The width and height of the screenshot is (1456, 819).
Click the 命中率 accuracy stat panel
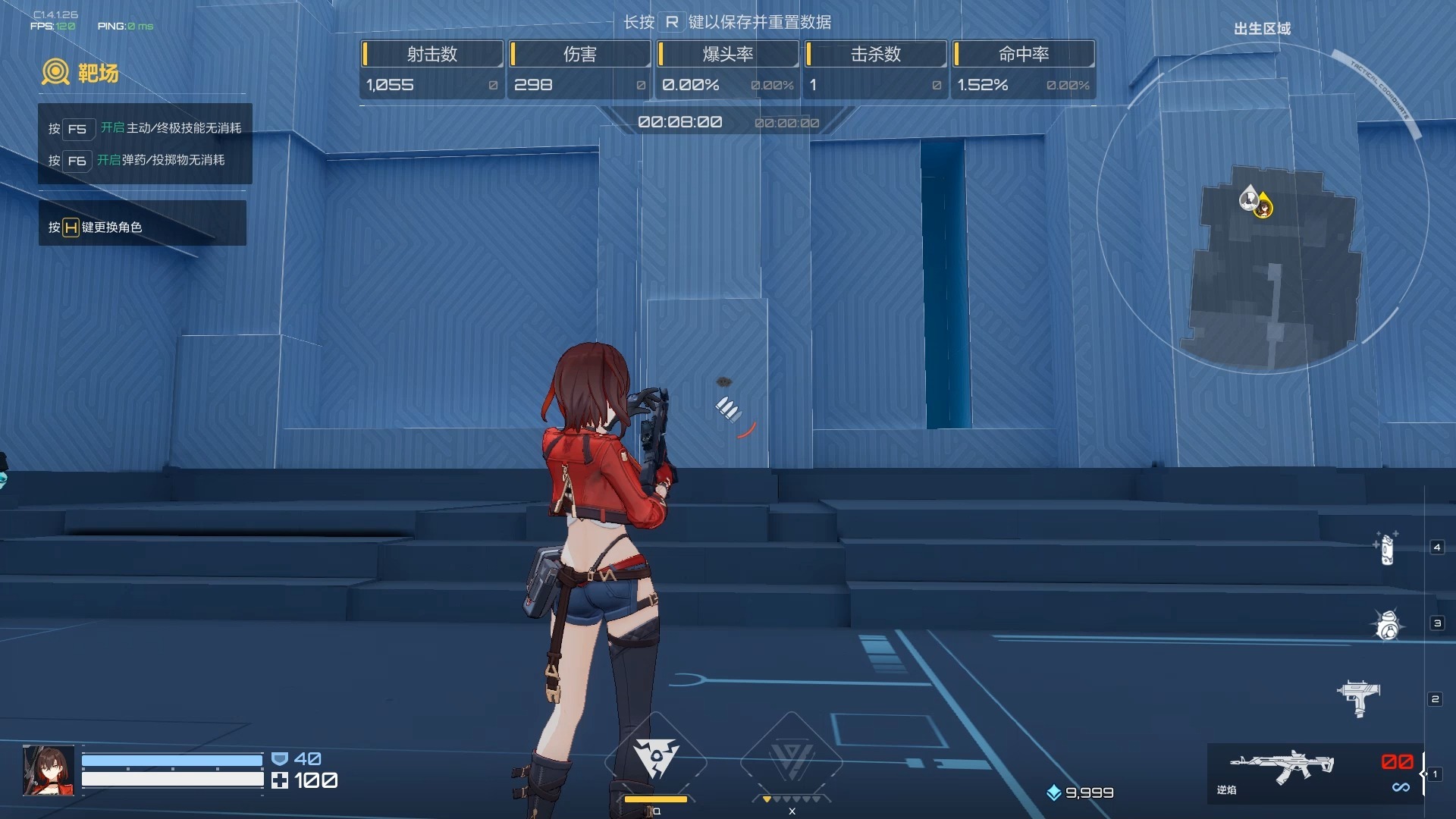(1023, 70)
